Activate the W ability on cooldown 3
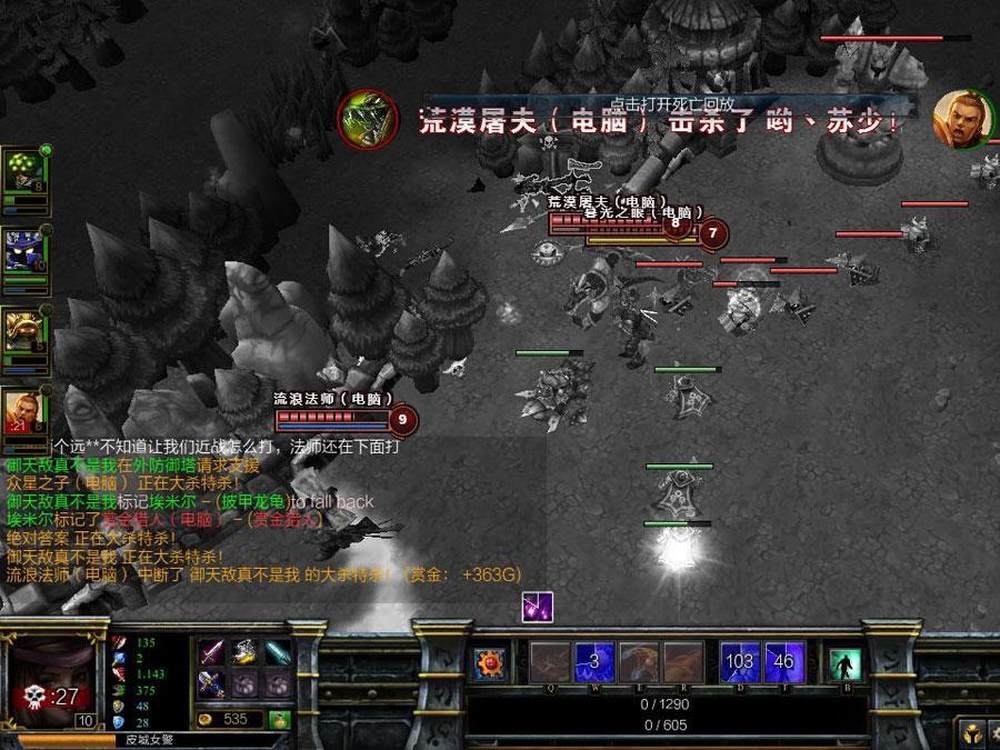 [594, 662]
